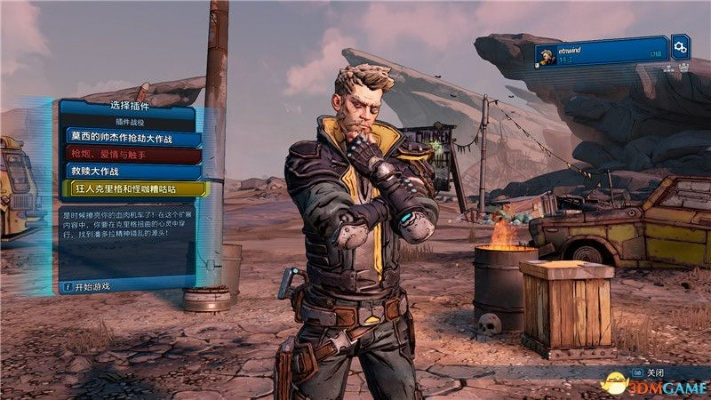Pick the highlighted 狂人克里格和怪咖糟咕咕 entry

tap(133, 188)
